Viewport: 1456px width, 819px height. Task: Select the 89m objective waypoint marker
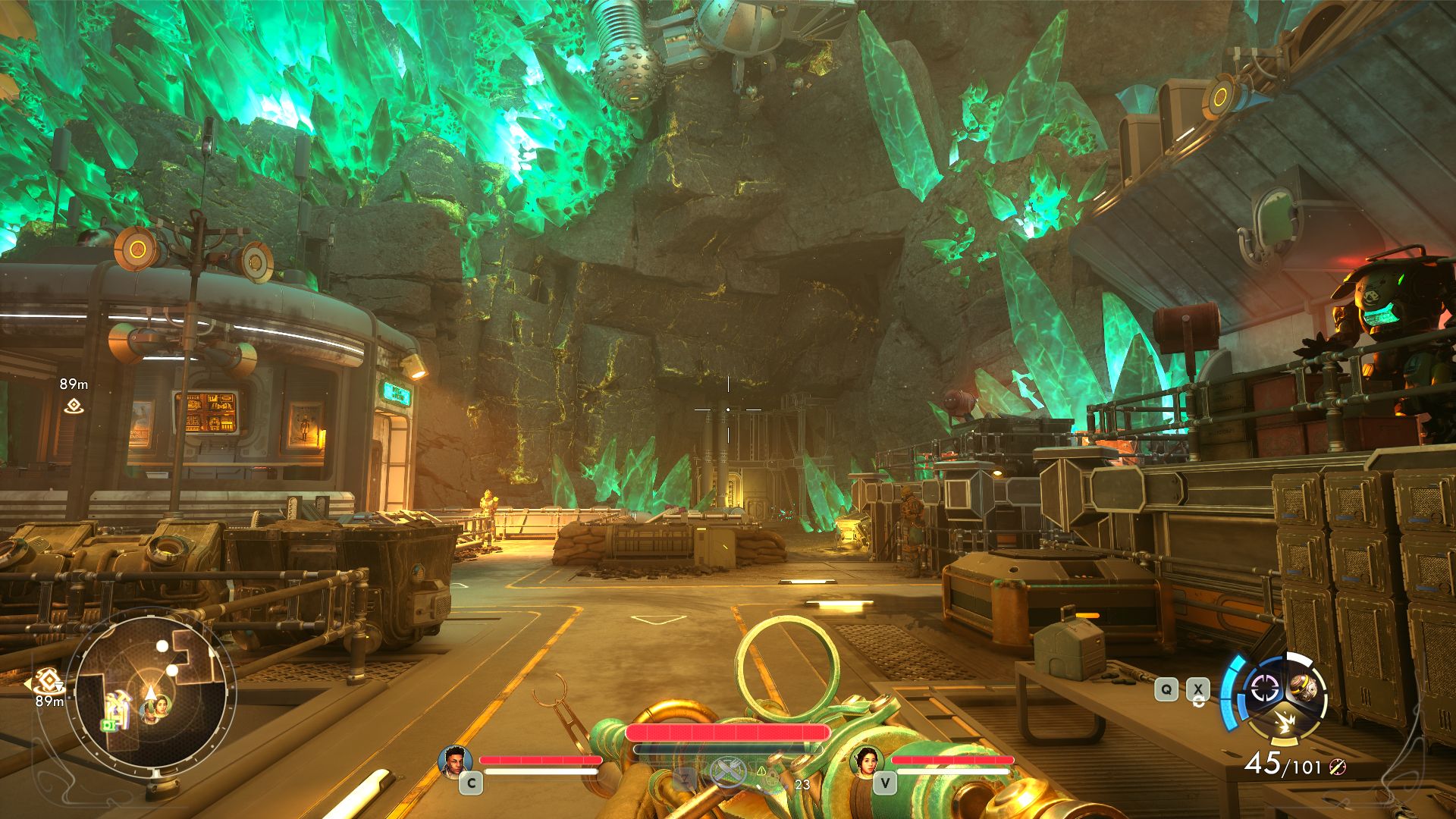(x=74, y=406)
